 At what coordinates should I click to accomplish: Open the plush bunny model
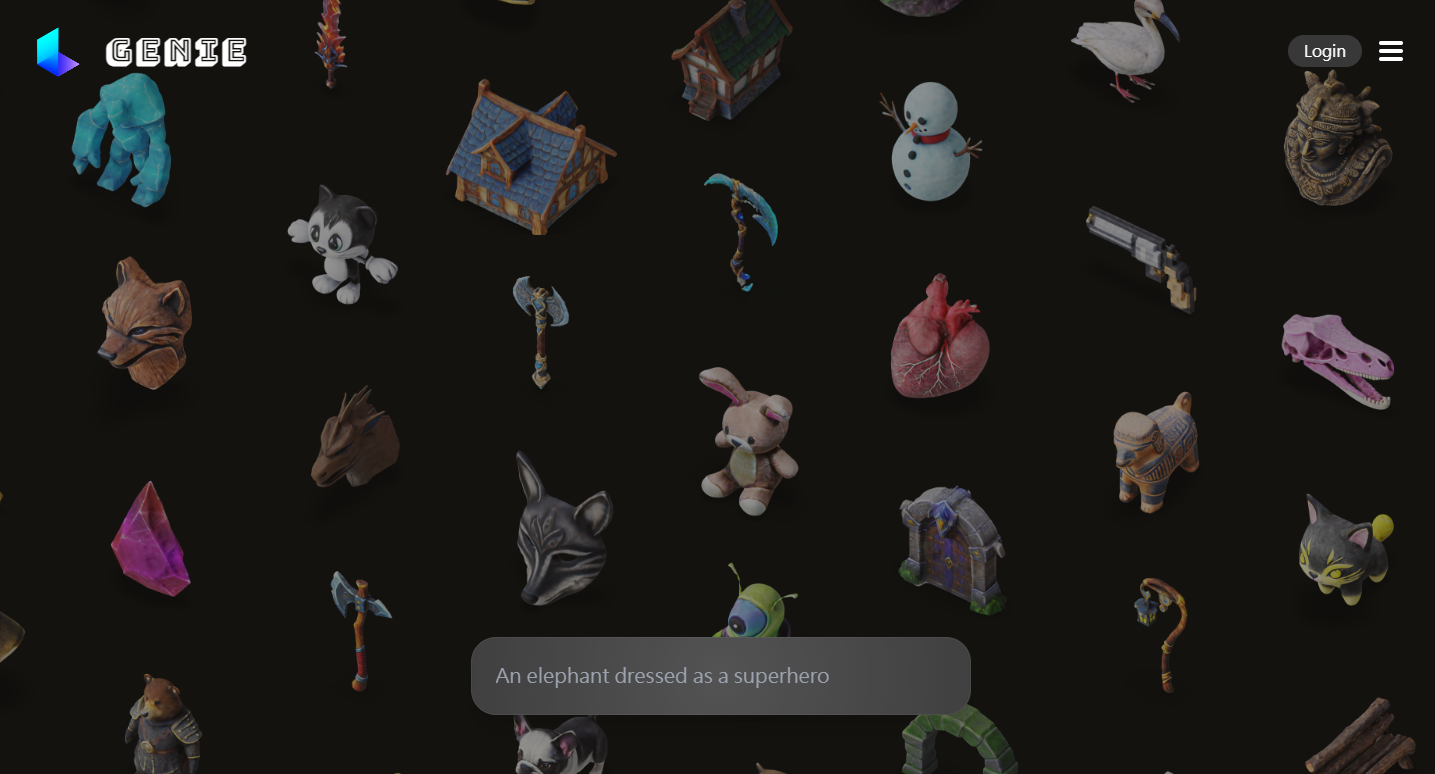(x=750, y=440)
